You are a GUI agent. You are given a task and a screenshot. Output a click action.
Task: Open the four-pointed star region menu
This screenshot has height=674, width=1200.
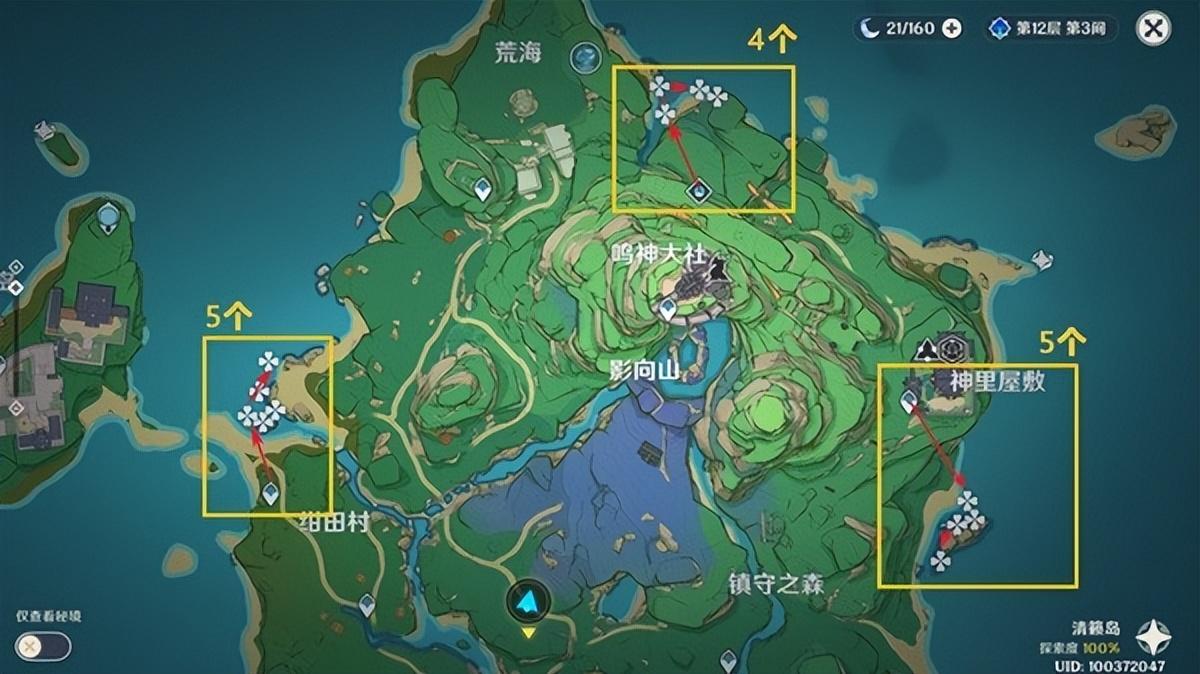(1155, 636)
